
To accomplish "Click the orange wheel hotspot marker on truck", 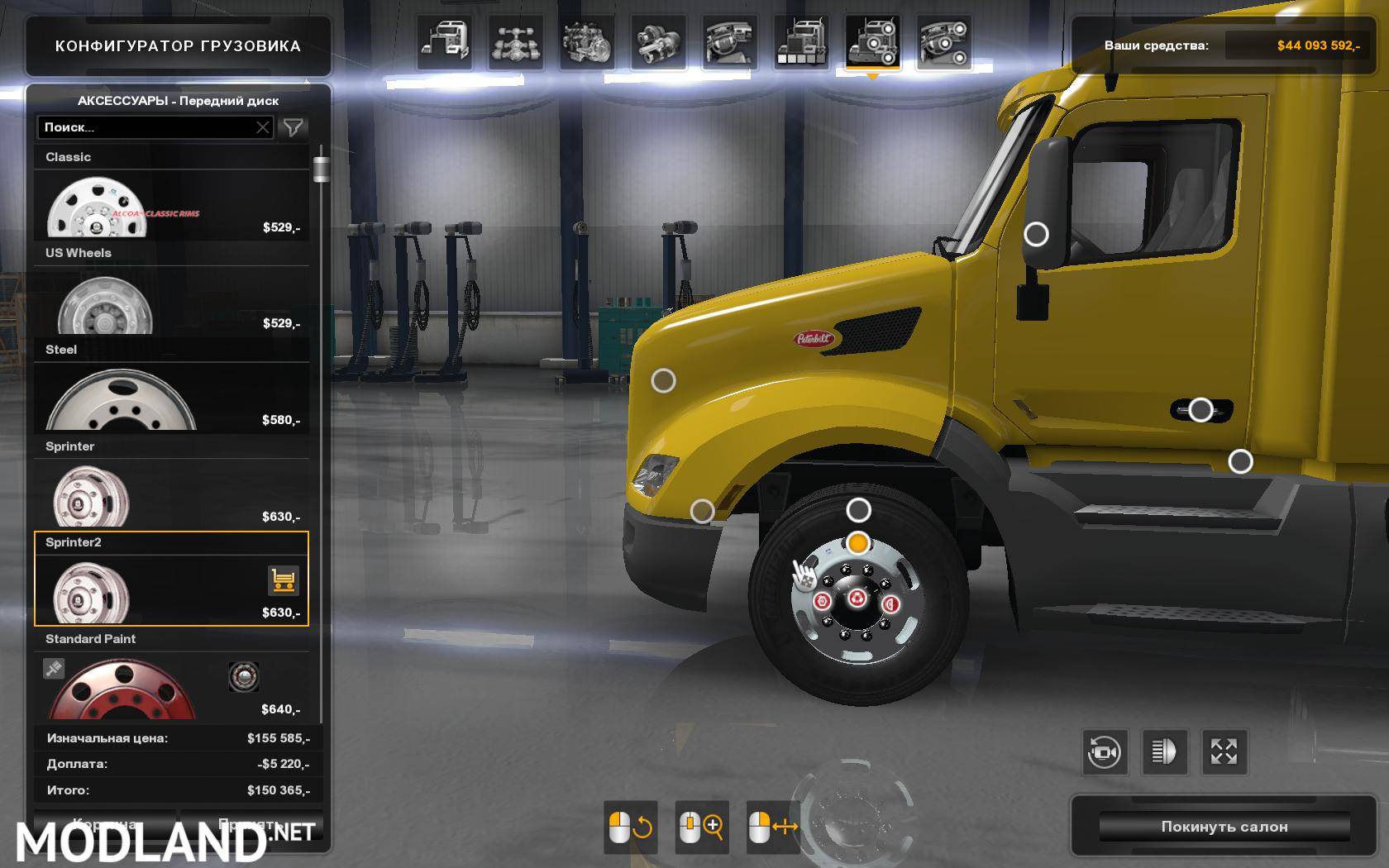I will pyautogui.click(x=857, y=545).
